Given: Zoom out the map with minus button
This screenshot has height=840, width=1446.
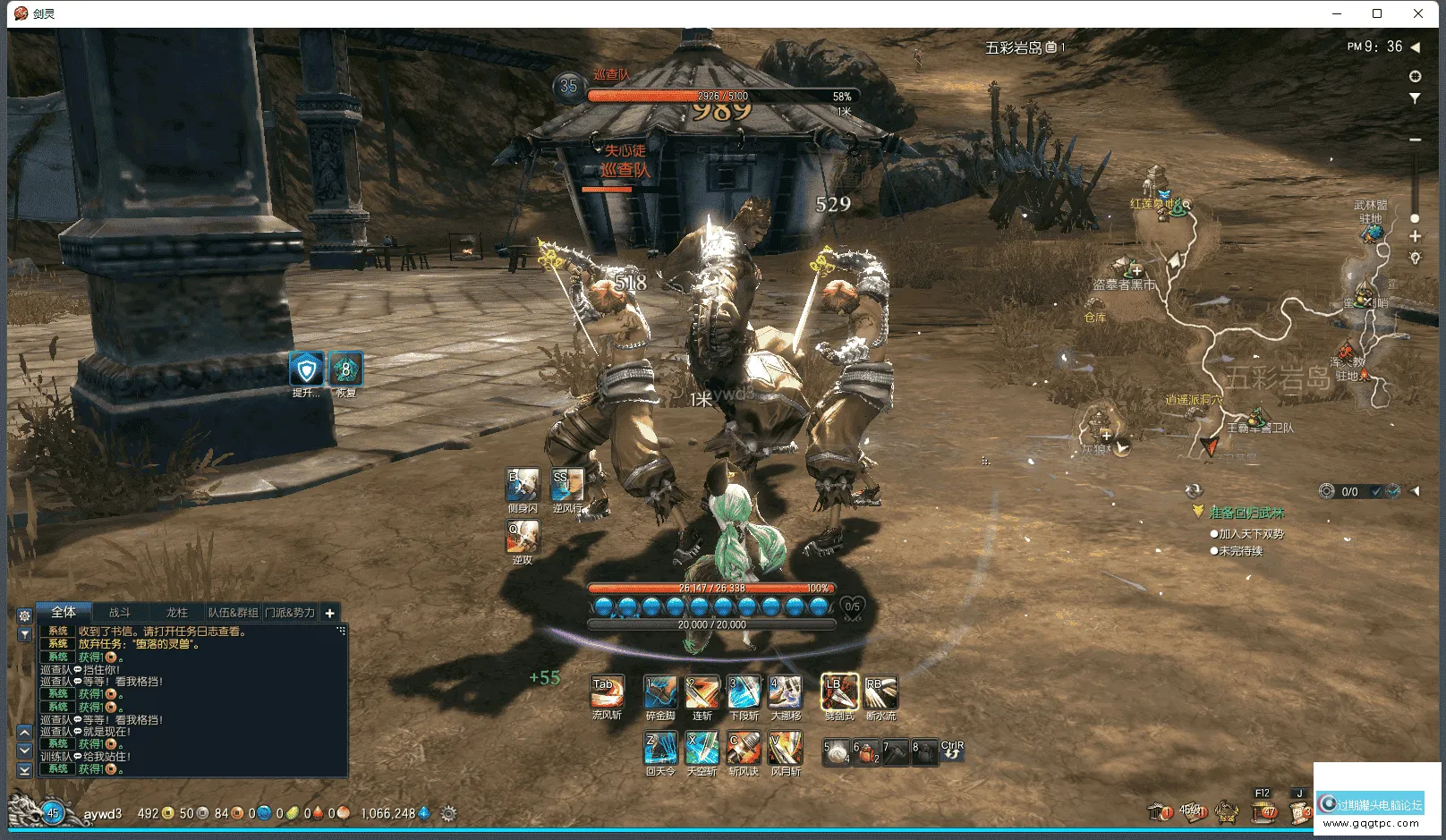Looking at the screenshot, I should 1415,140.
